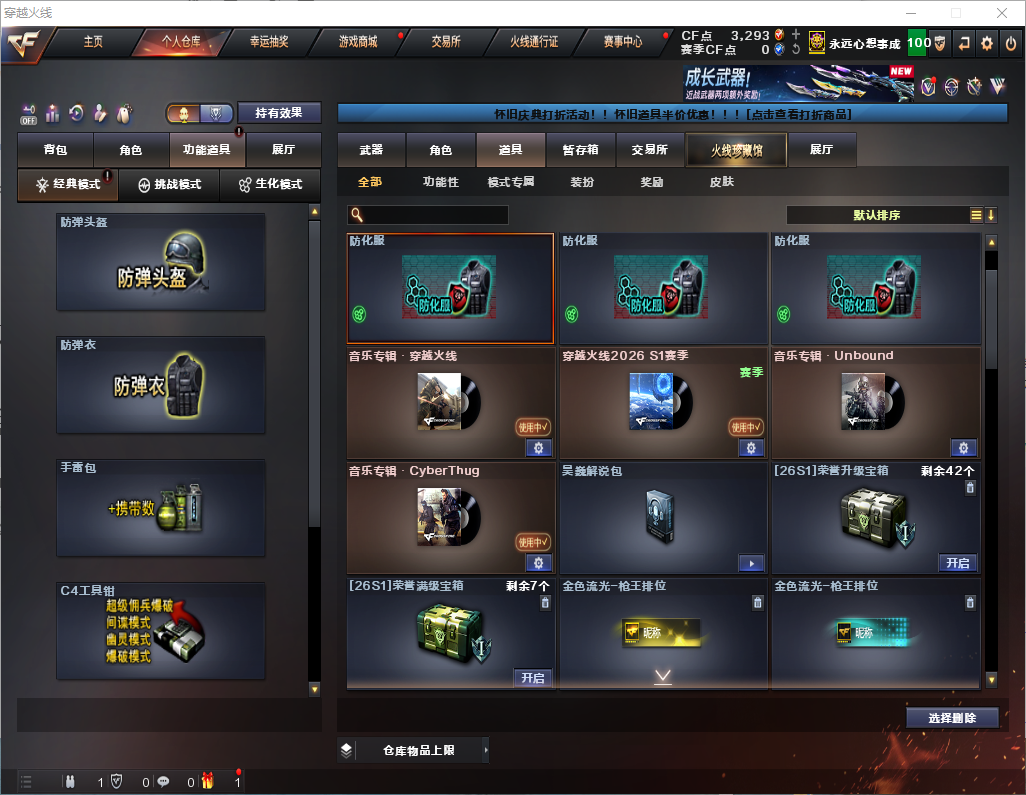This screenshot has height=795, width=1026.
Task: Click the 选择删除 select delete button
Action: tap(952, 718)
